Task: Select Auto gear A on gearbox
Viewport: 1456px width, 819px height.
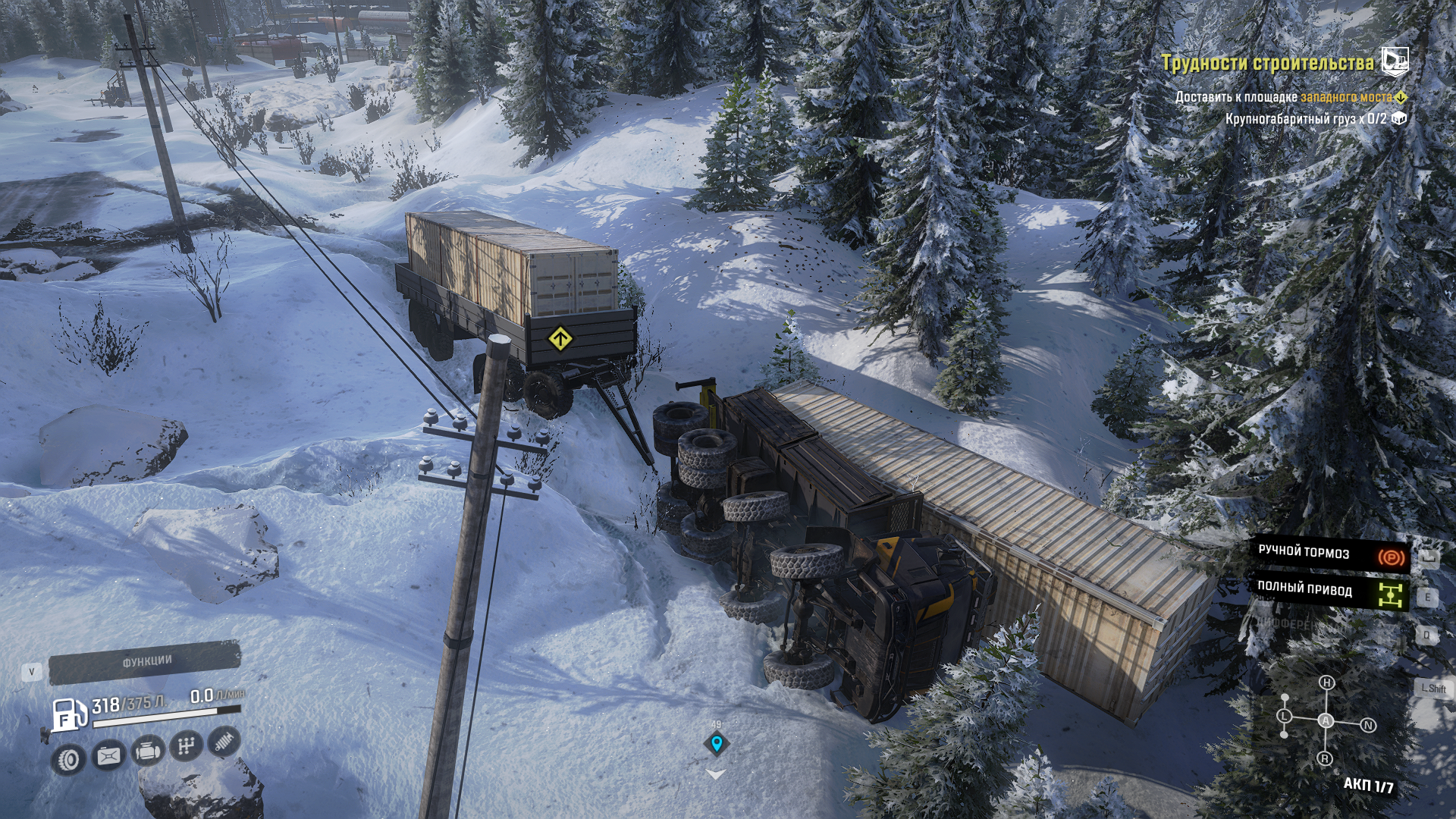Action: (x=1326, y=720)
